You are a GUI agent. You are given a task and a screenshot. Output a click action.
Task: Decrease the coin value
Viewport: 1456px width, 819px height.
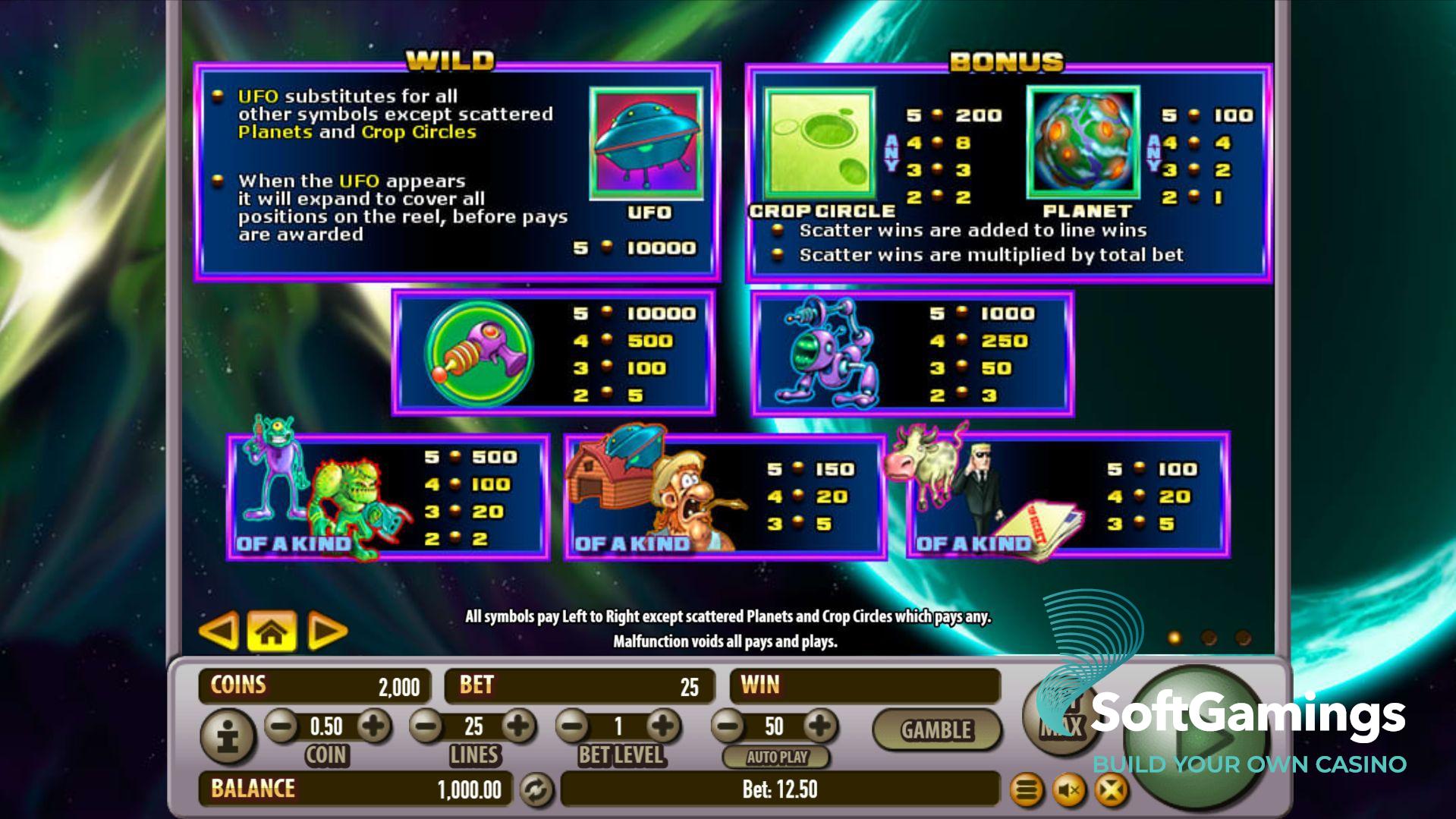coord(281,726)
